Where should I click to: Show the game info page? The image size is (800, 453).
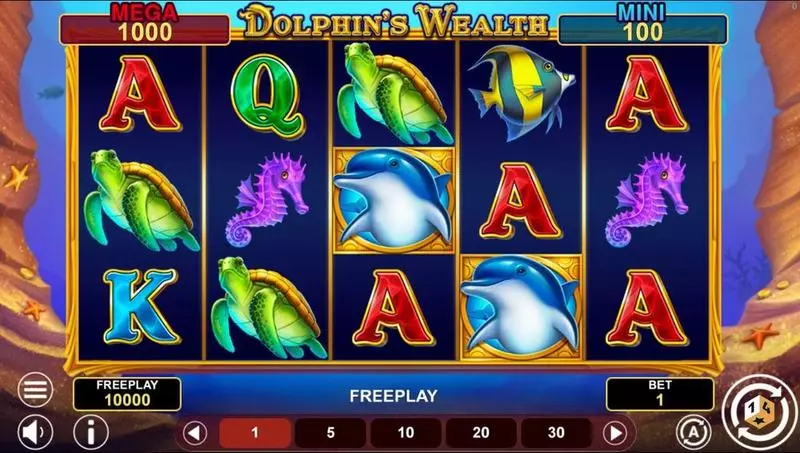point(91,431)
